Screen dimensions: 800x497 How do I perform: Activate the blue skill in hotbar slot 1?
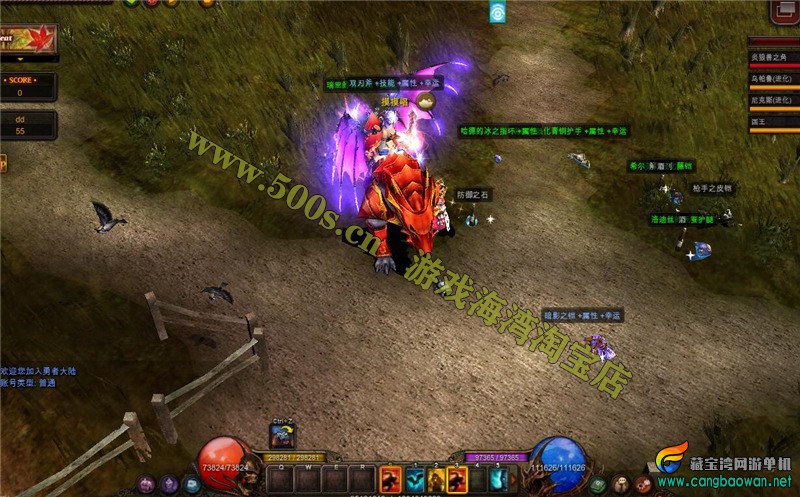point(413,478)
